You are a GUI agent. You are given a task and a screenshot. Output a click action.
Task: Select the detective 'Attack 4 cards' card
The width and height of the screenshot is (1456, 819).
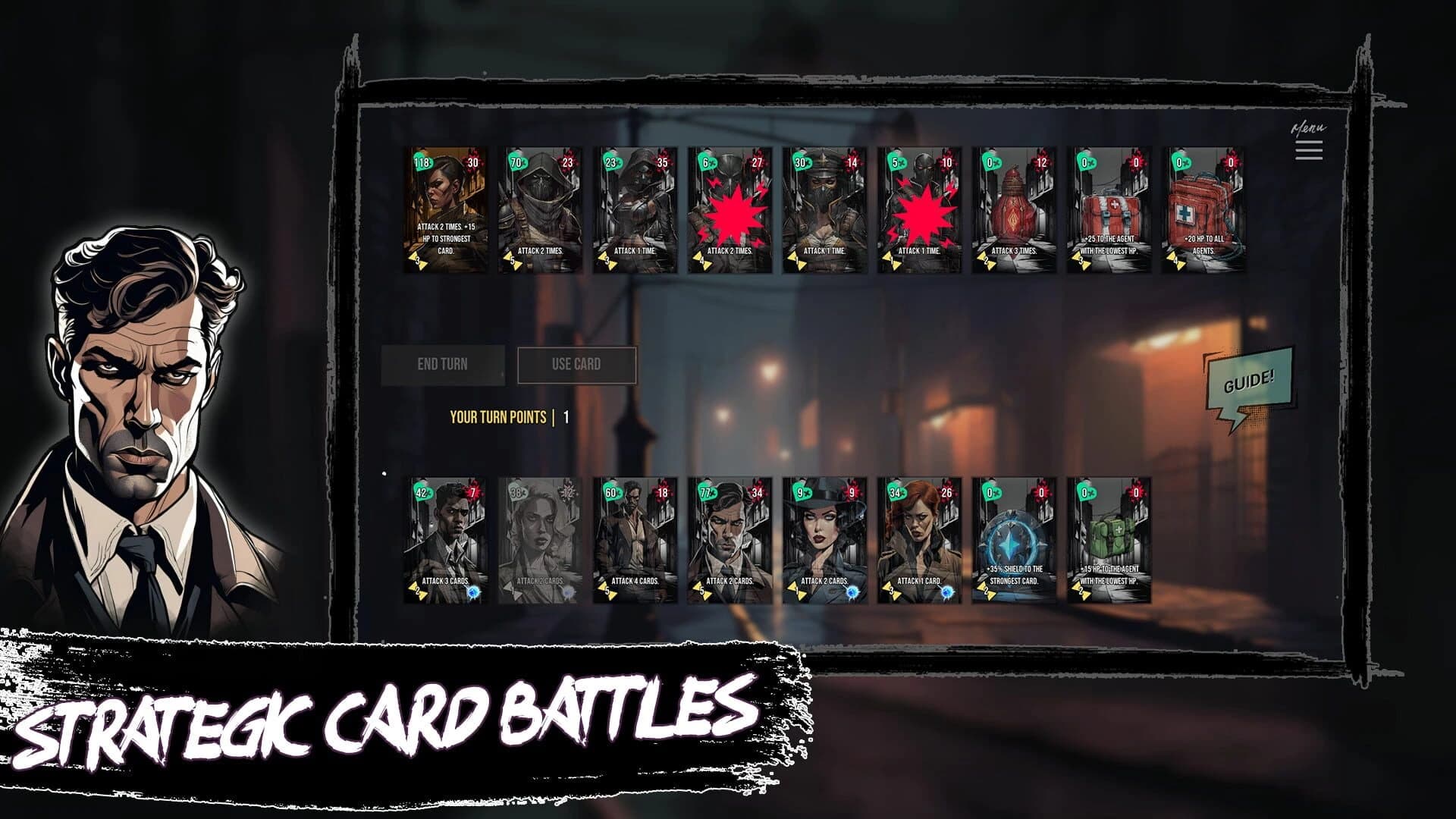[x=635, y=538]
